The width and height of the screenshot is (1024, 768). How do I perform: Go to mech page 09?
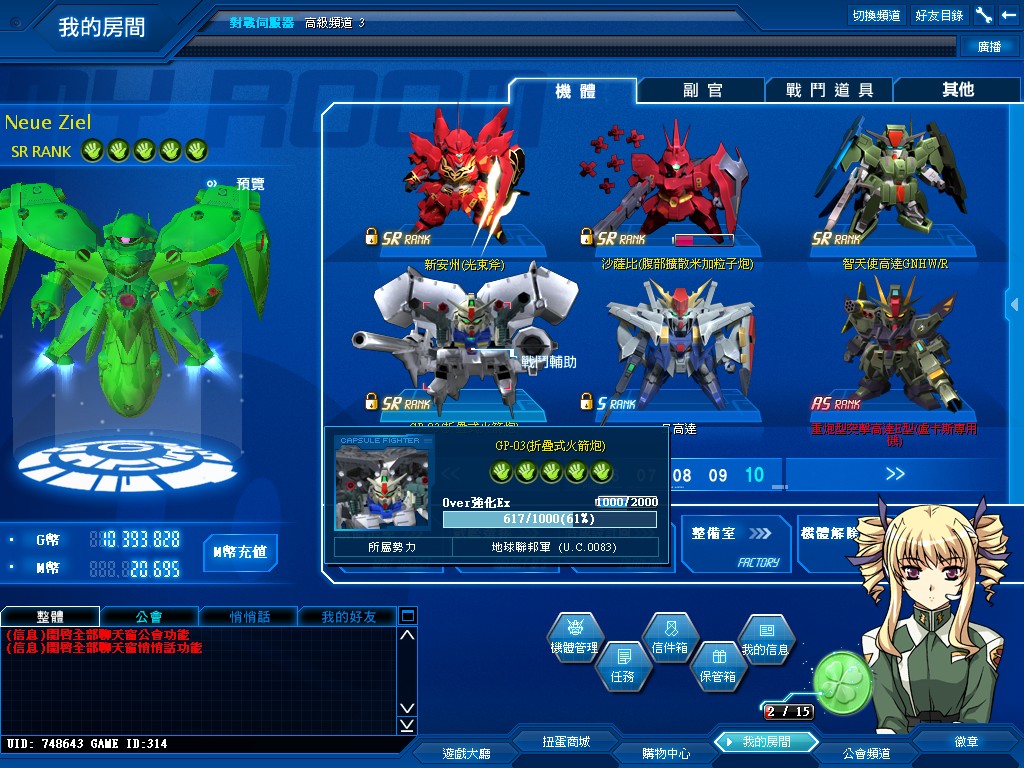718,475
